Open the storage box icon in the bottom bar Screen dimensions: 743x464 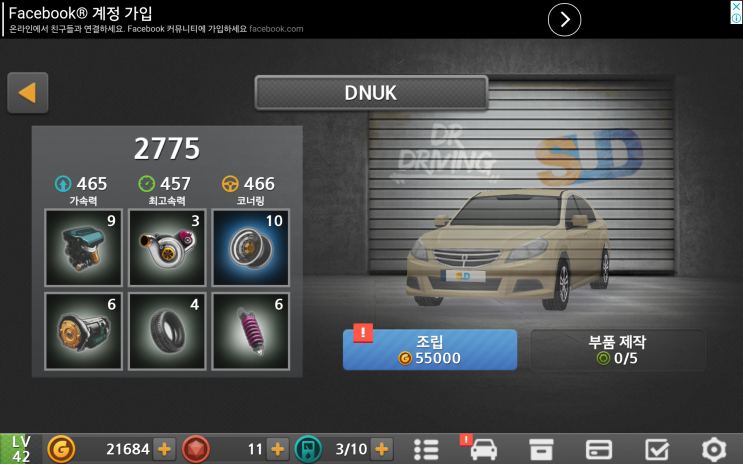(541, 449)
